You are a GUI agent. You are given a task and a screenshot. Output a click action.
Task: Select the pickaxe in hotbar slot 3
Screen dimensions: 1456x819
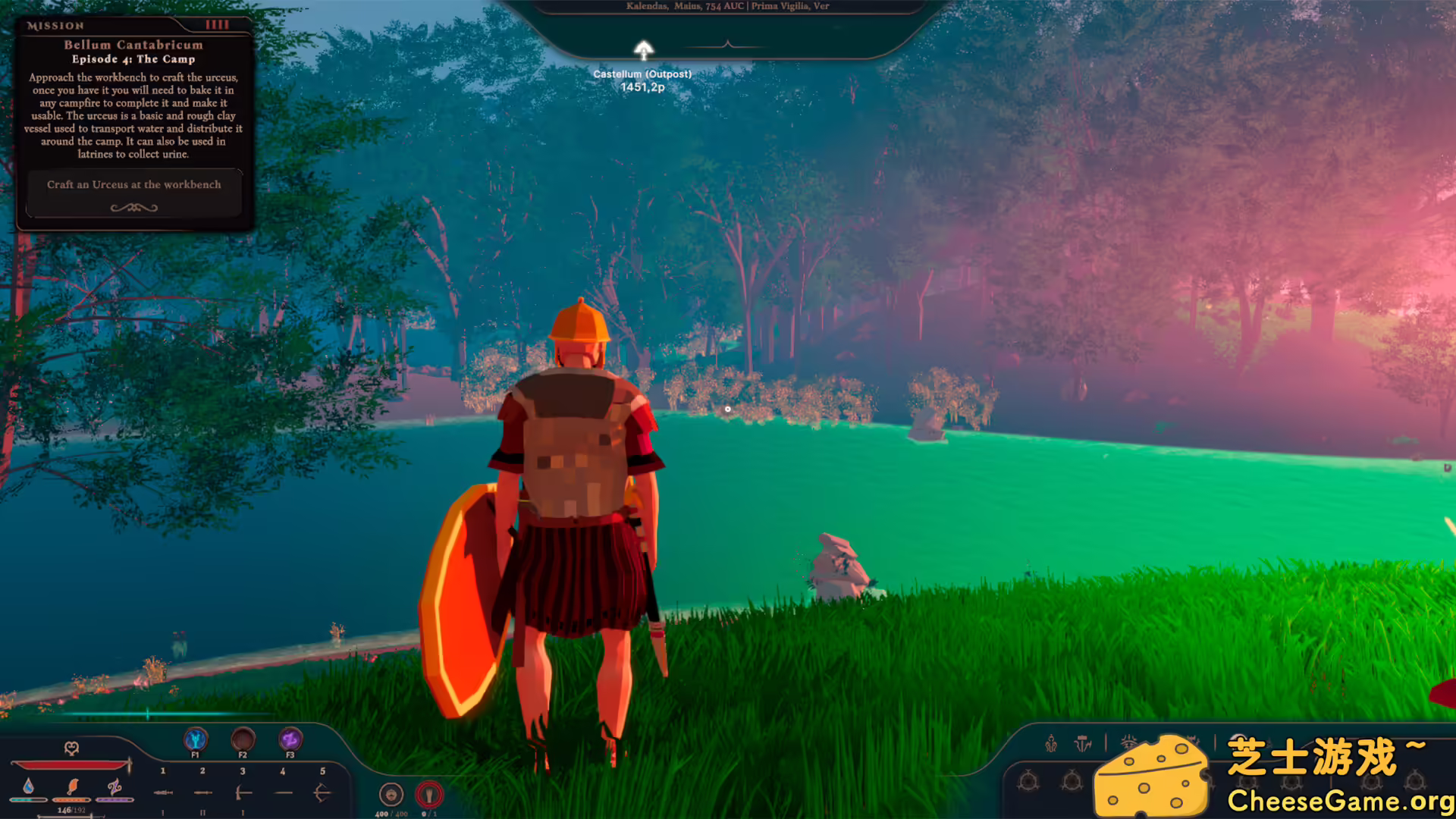[x=243, y=792]
